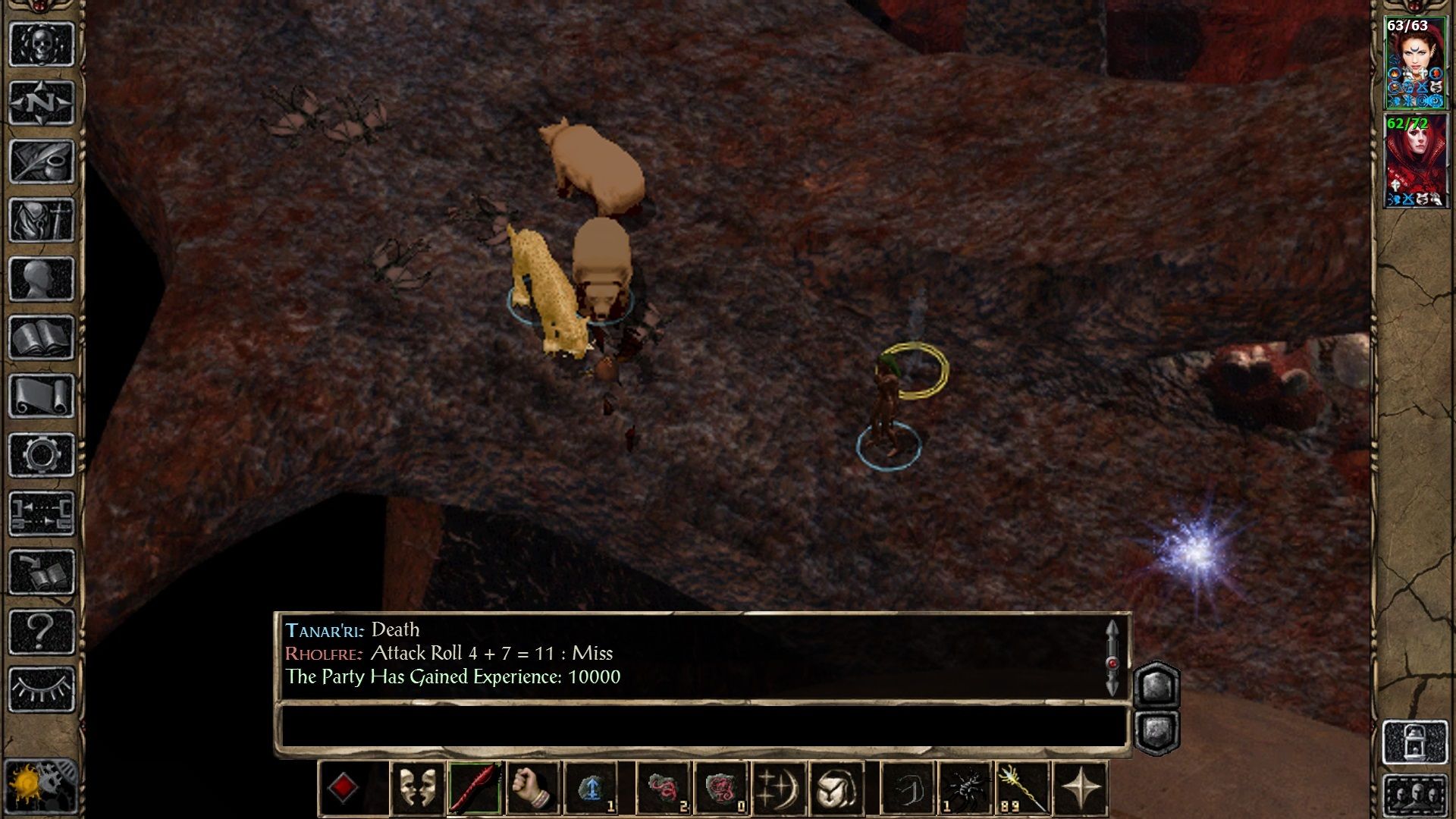Open the cast spell stars-and-moon button

(779, 788)
